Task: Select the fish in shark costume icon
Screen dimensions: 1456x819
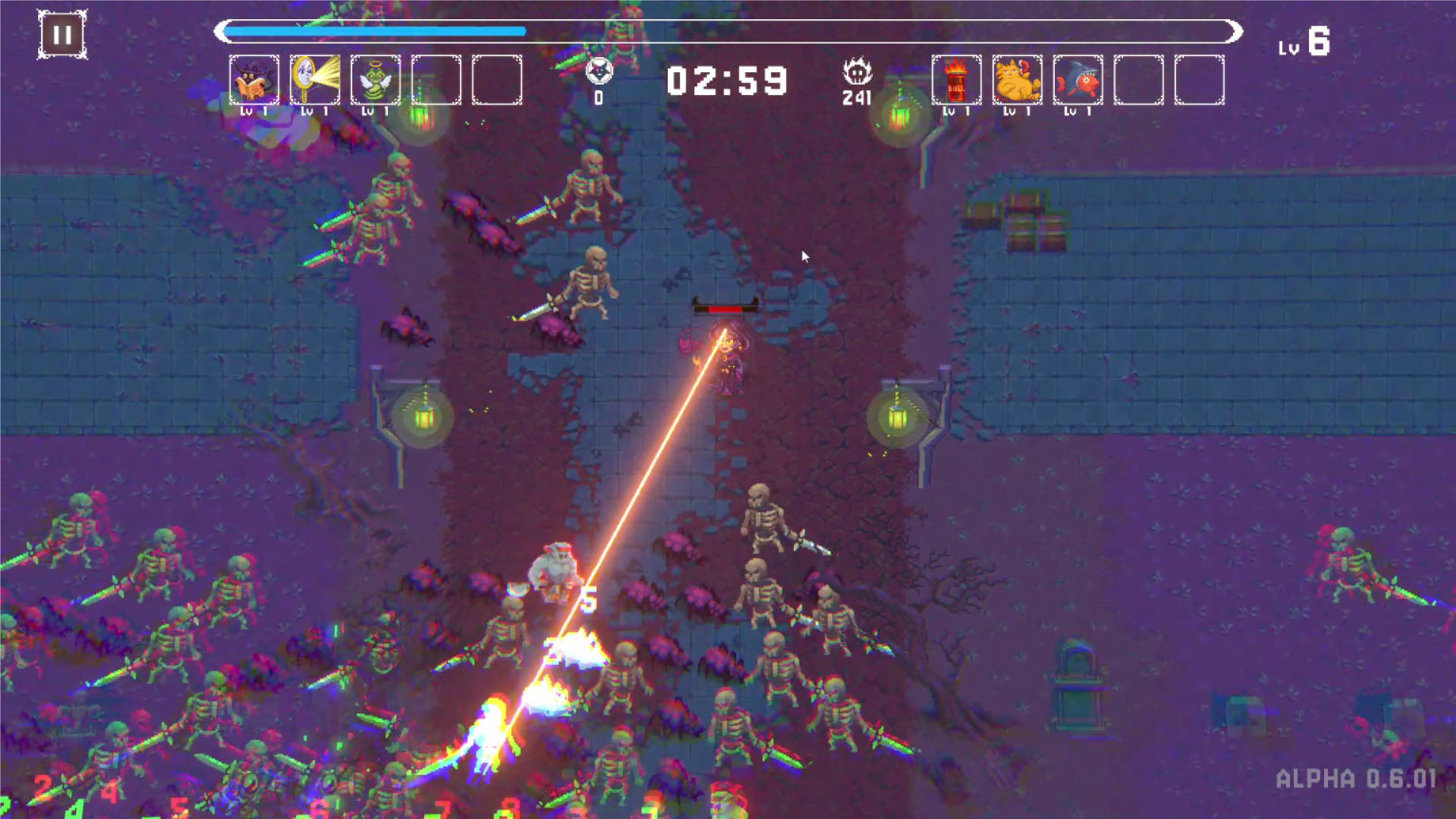Action: [x=1076, y=81]
